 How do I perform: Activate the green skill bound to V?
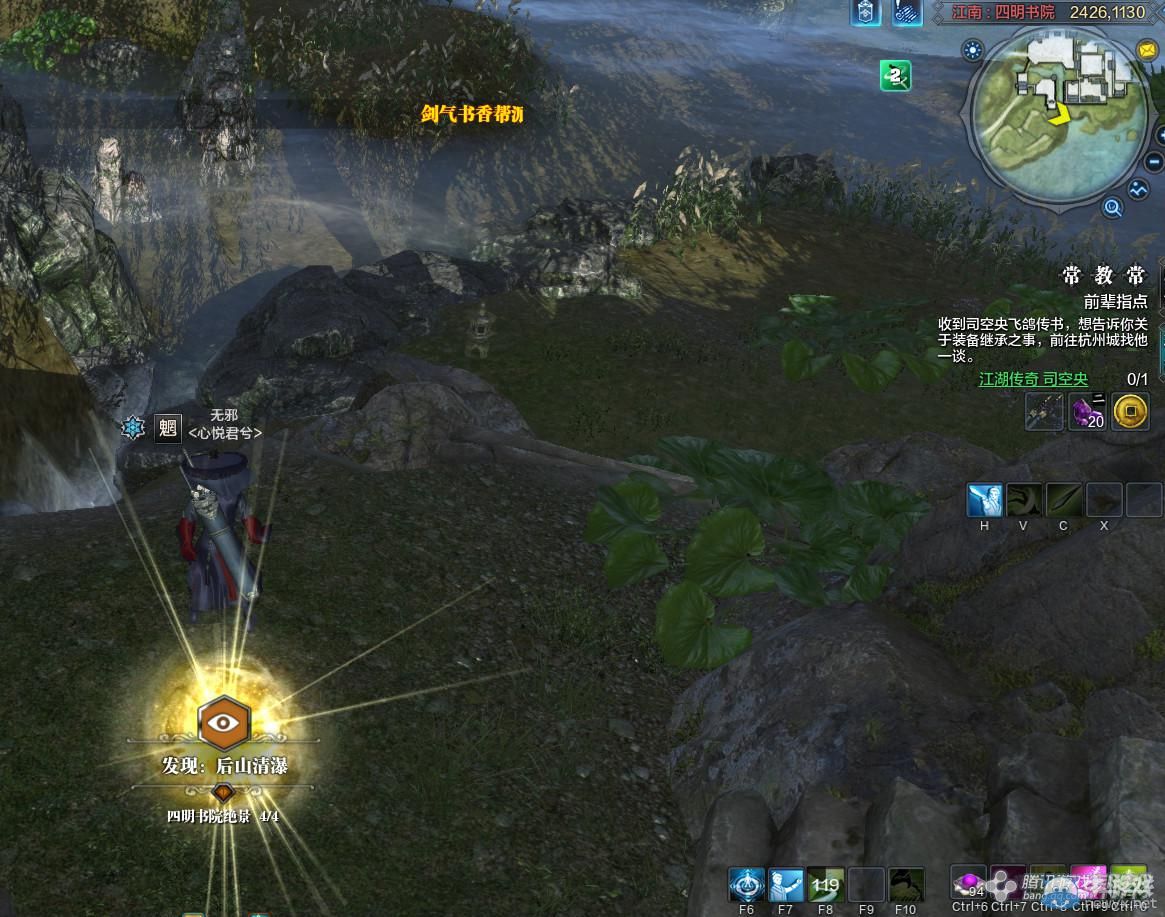point(1024,500)
